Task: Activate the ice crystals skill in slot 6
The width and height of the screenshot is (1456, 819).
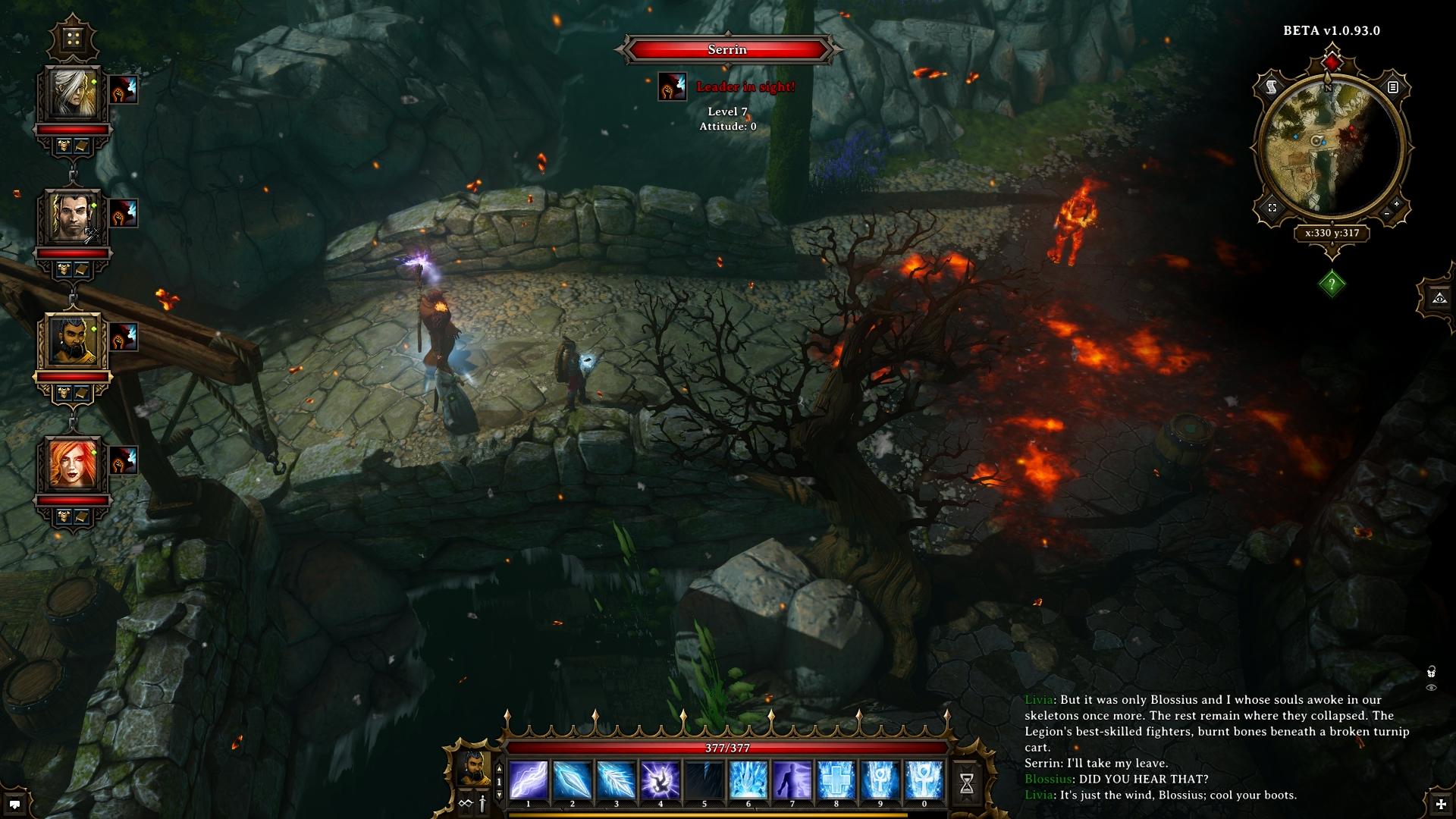Action: coord(748,780)
